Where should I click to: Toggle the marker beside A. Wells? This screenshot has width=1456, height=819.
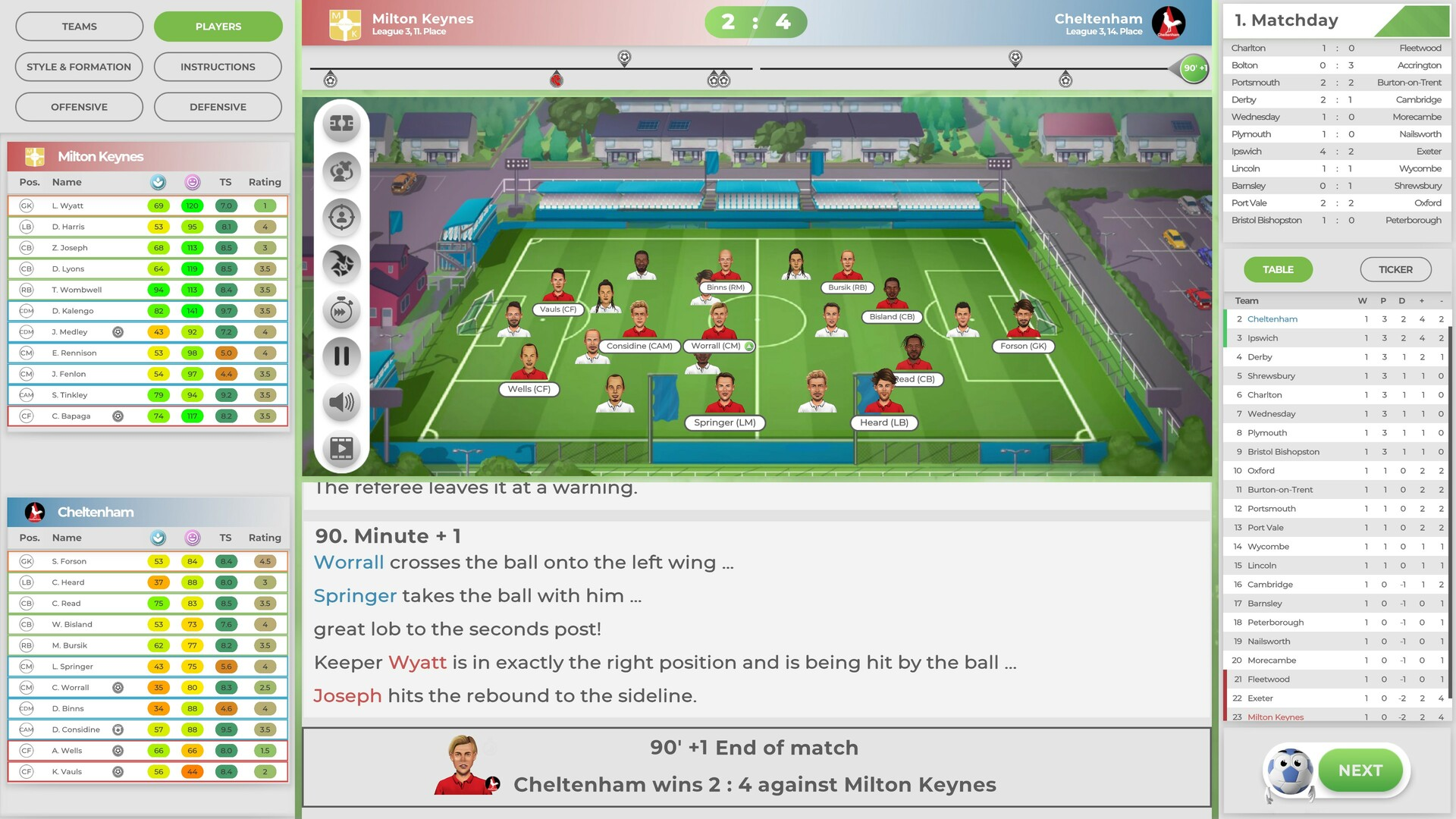118,750
